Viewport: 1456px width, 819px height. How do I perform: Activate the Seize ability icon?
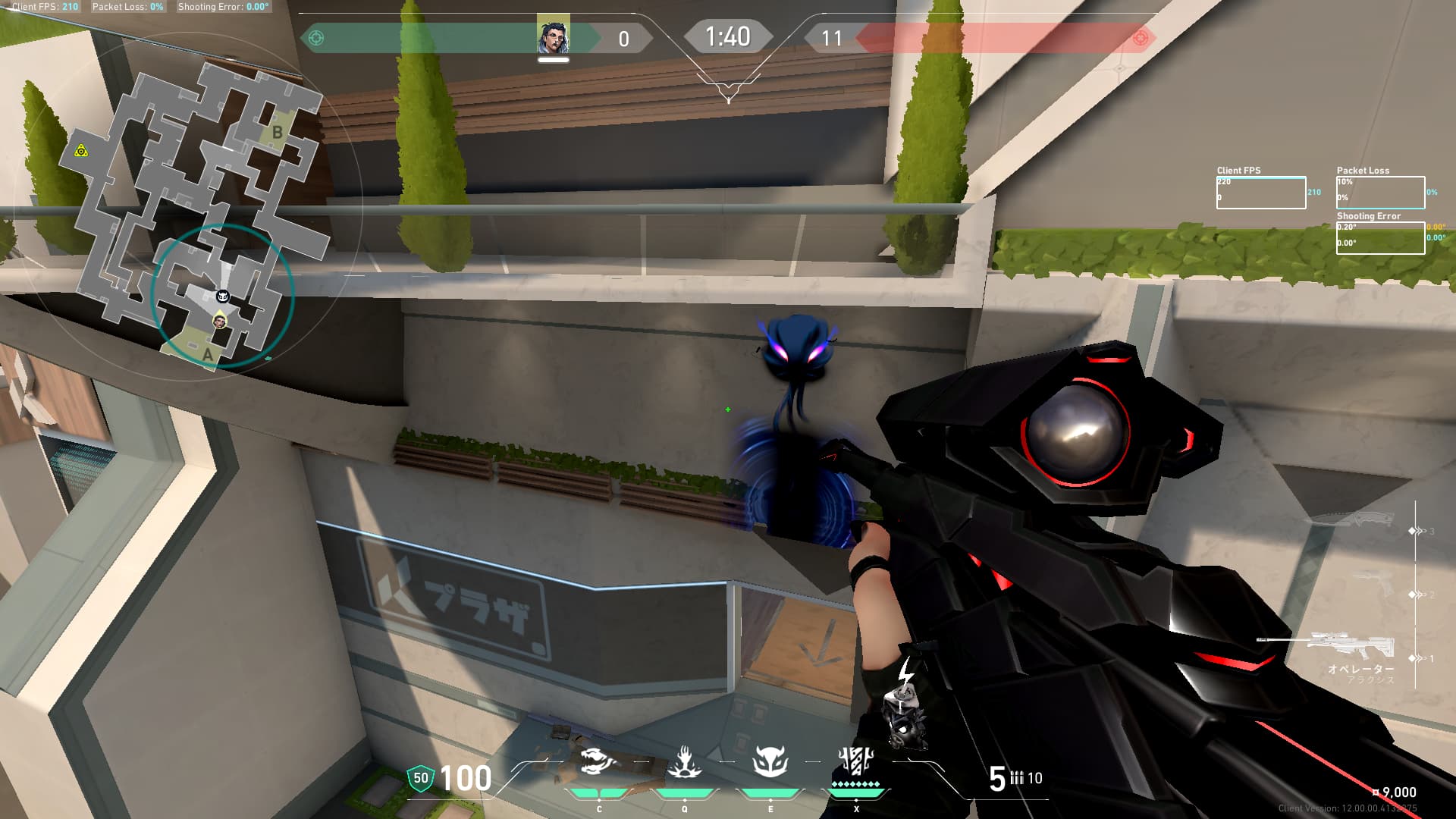[x=684, y=762]
